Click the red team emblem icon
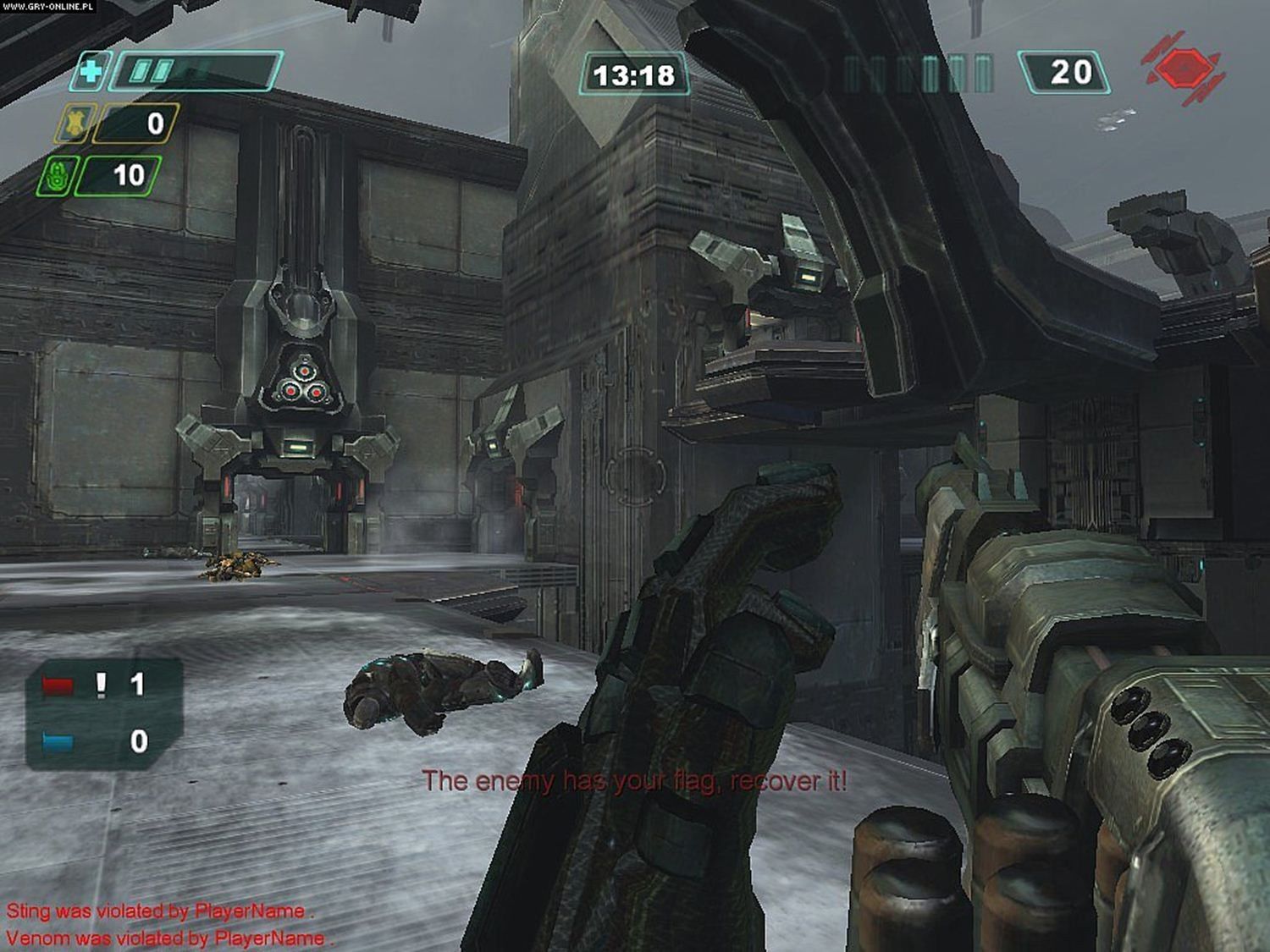Viewport: 1270px width, 952px height. 1184,68
